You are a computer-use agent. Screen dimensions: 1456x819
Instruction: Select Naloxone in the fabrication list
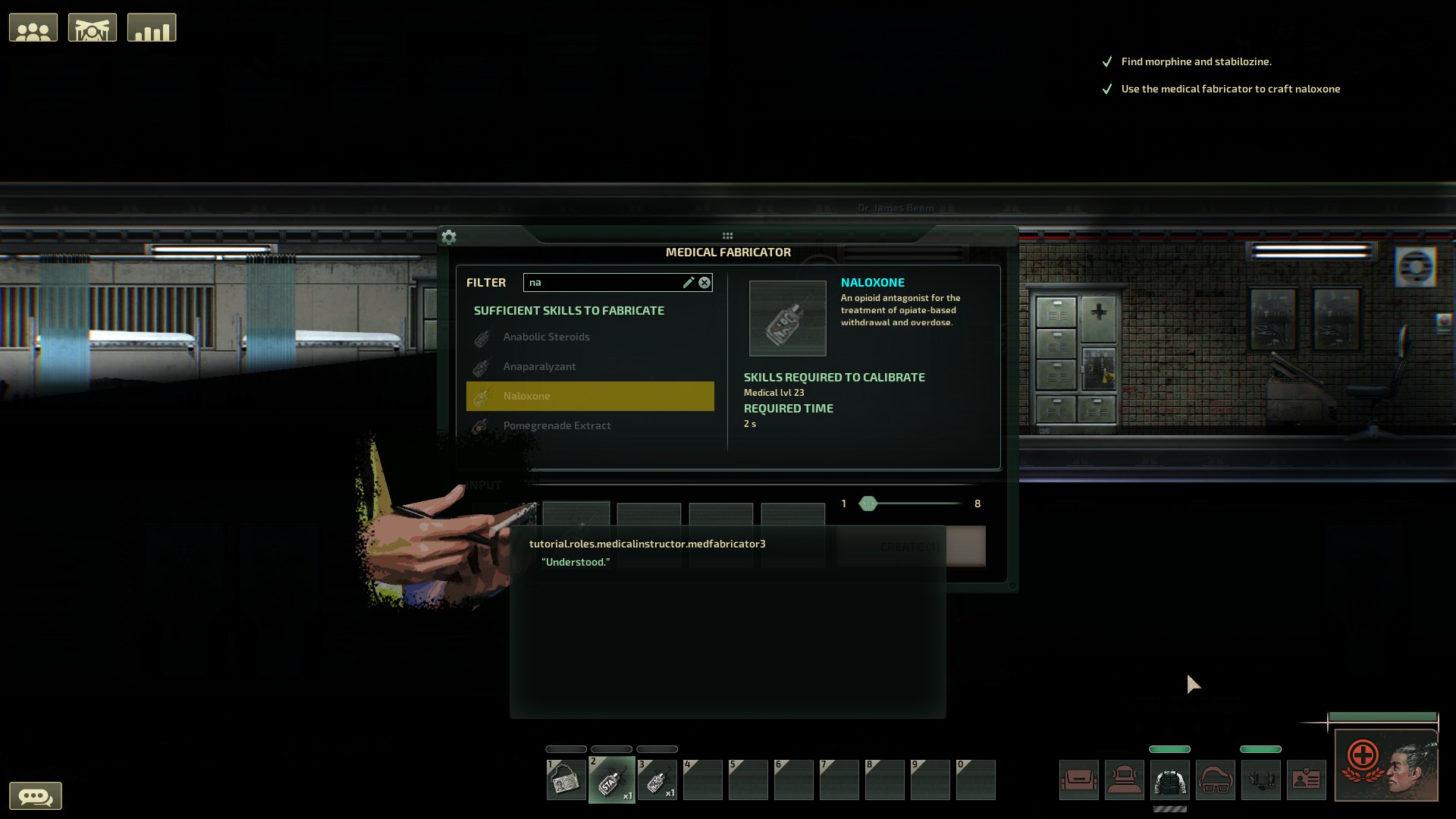[590, 396]
